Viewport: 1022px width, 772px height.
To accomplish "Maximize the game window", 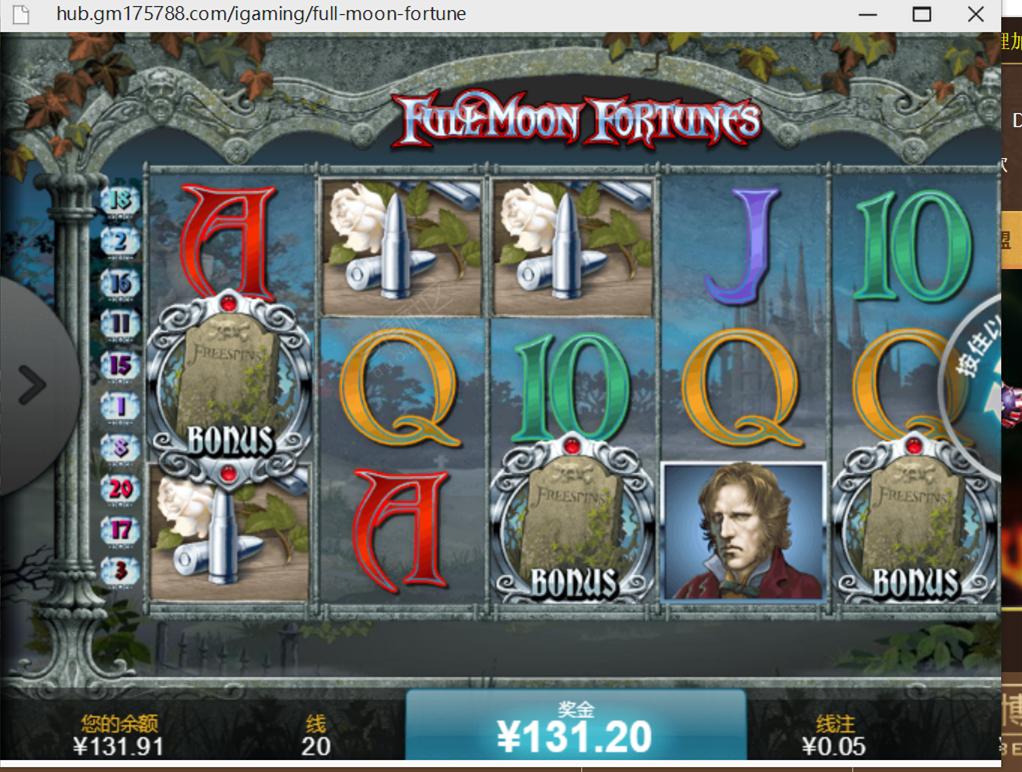I will point(921,14).
